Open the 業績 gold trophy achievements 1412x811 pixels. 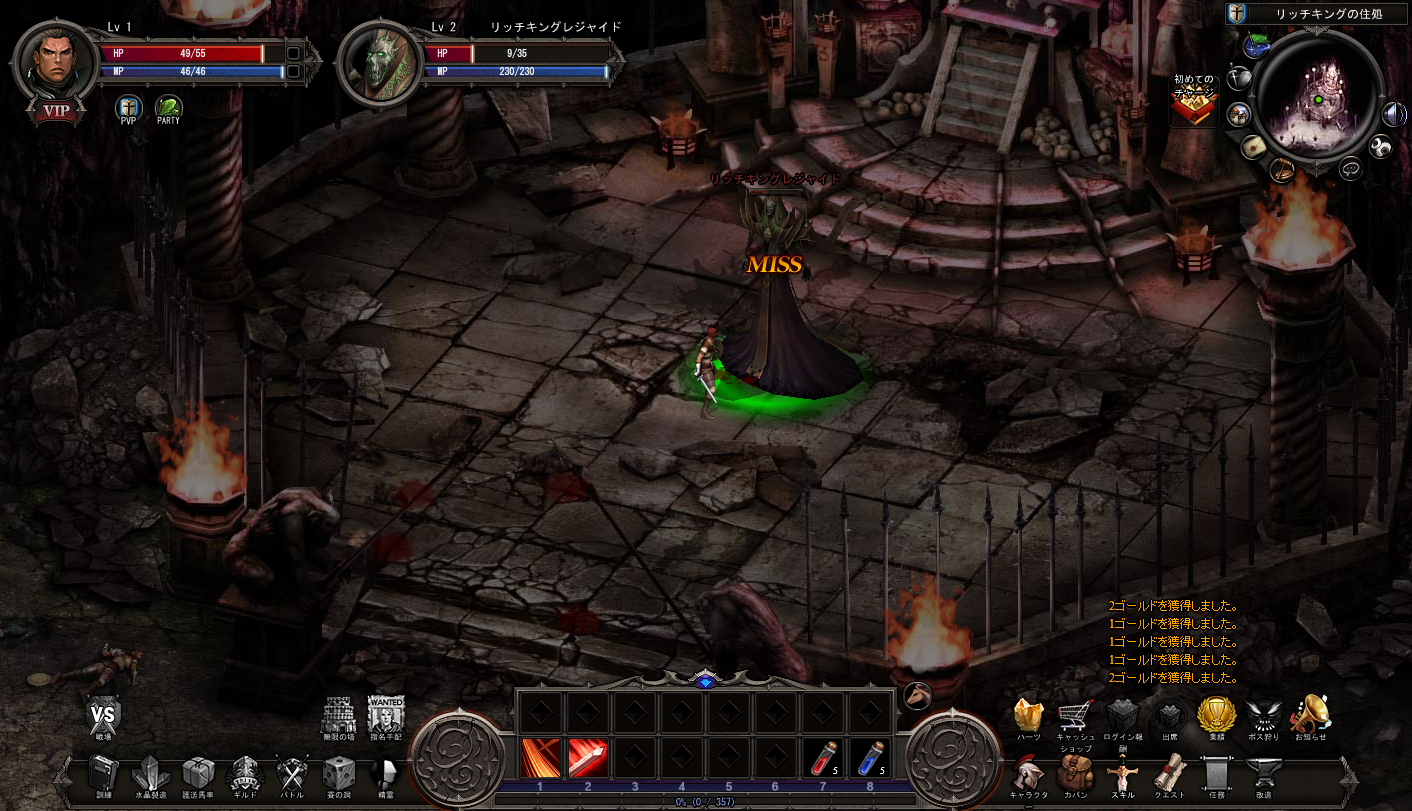(1216, 714)
